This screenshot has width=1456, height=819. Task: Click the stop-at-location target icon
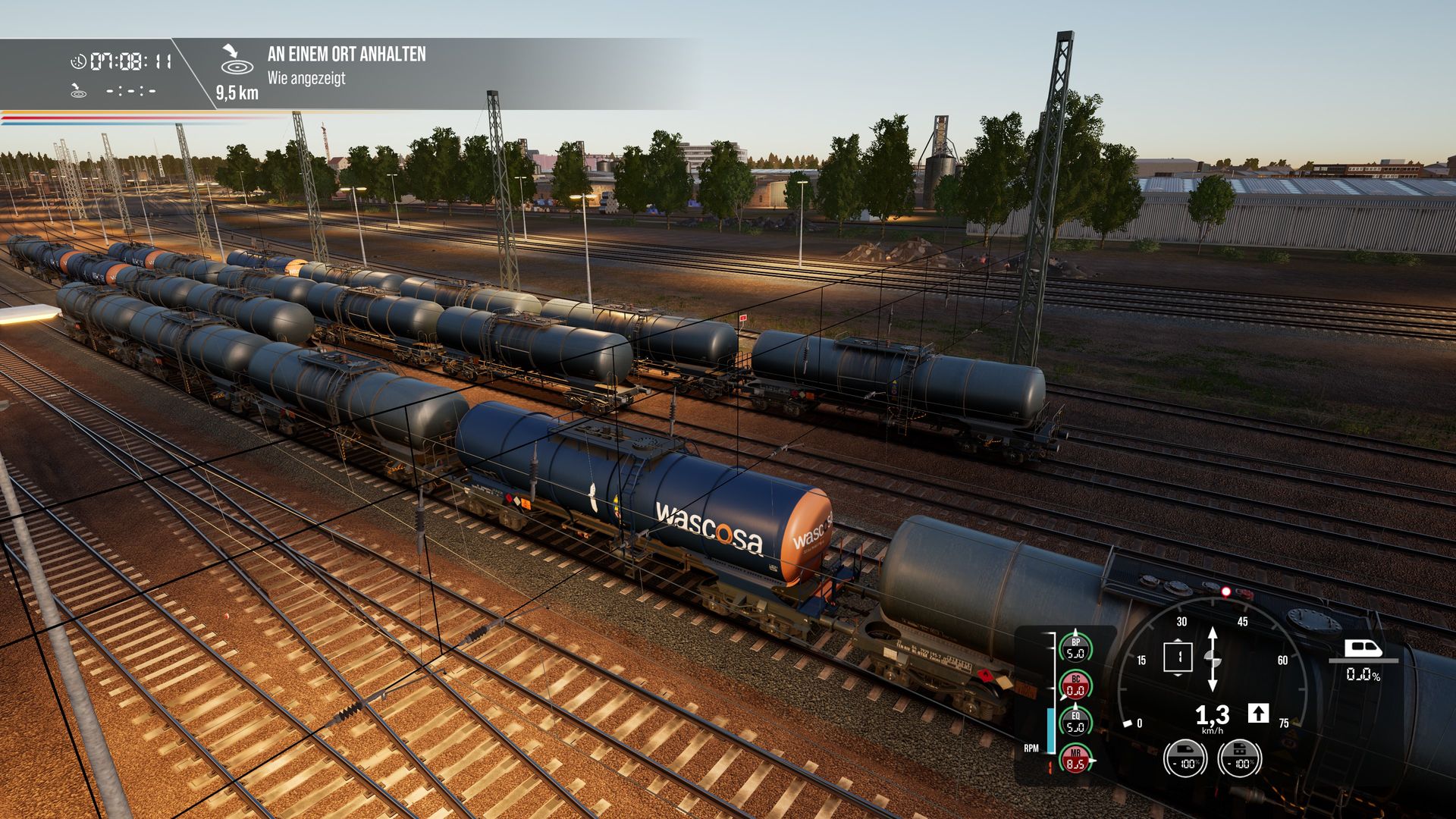coord(237,61)
